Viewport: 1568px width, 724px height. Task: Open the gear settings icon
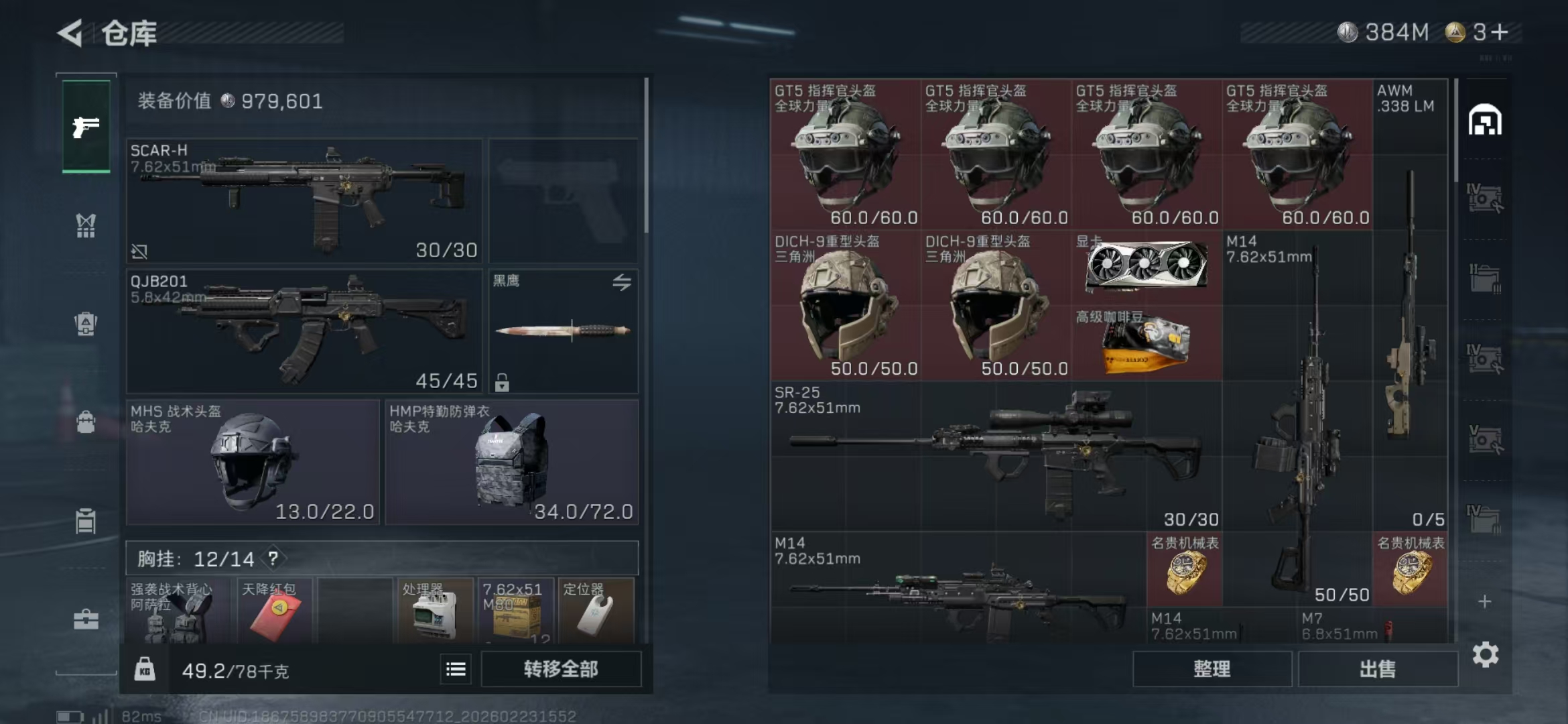click(x=1485, y=654)
